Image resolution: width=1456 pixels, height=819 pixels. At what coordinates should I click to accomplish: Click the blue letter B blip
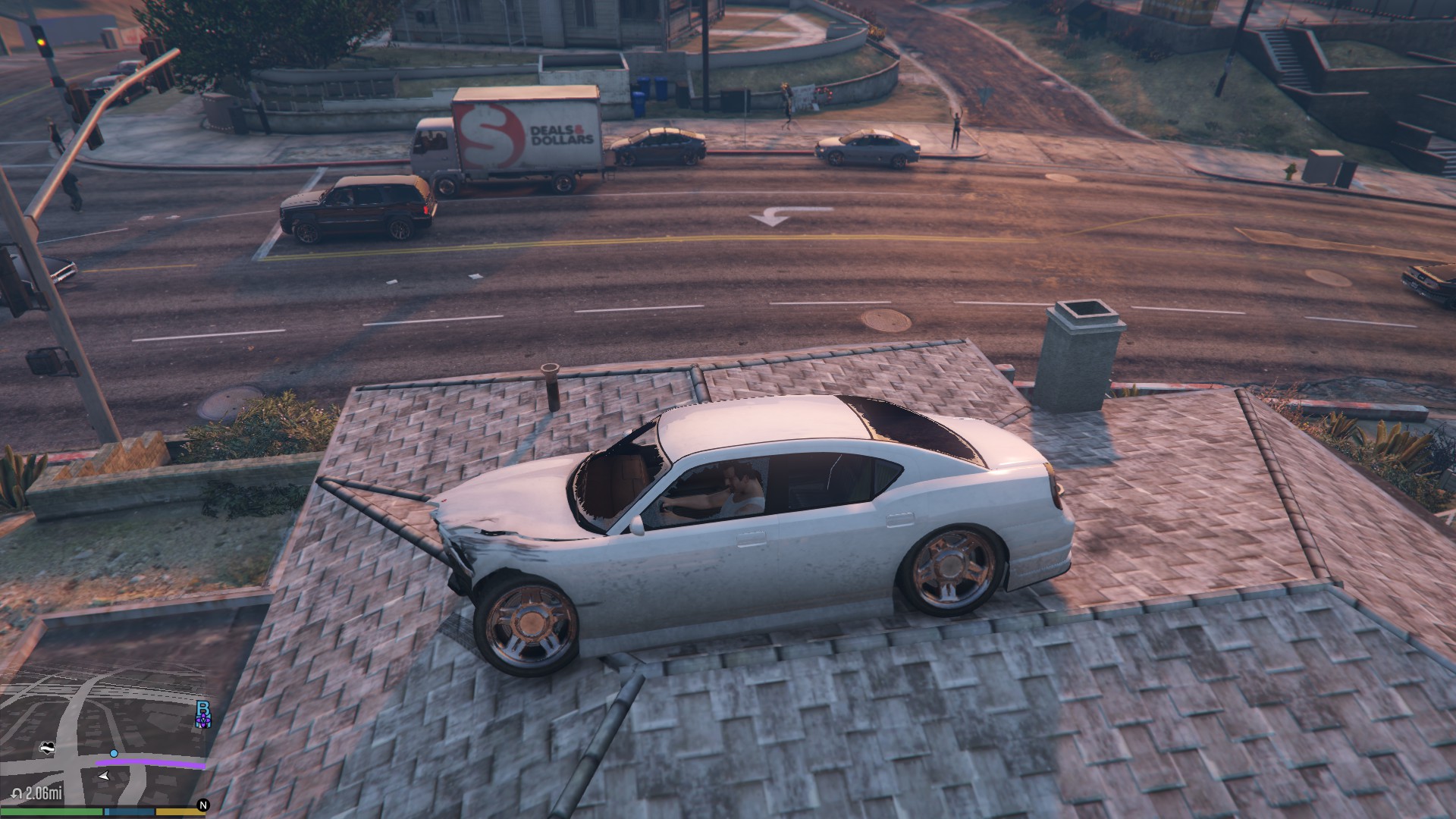202,708
